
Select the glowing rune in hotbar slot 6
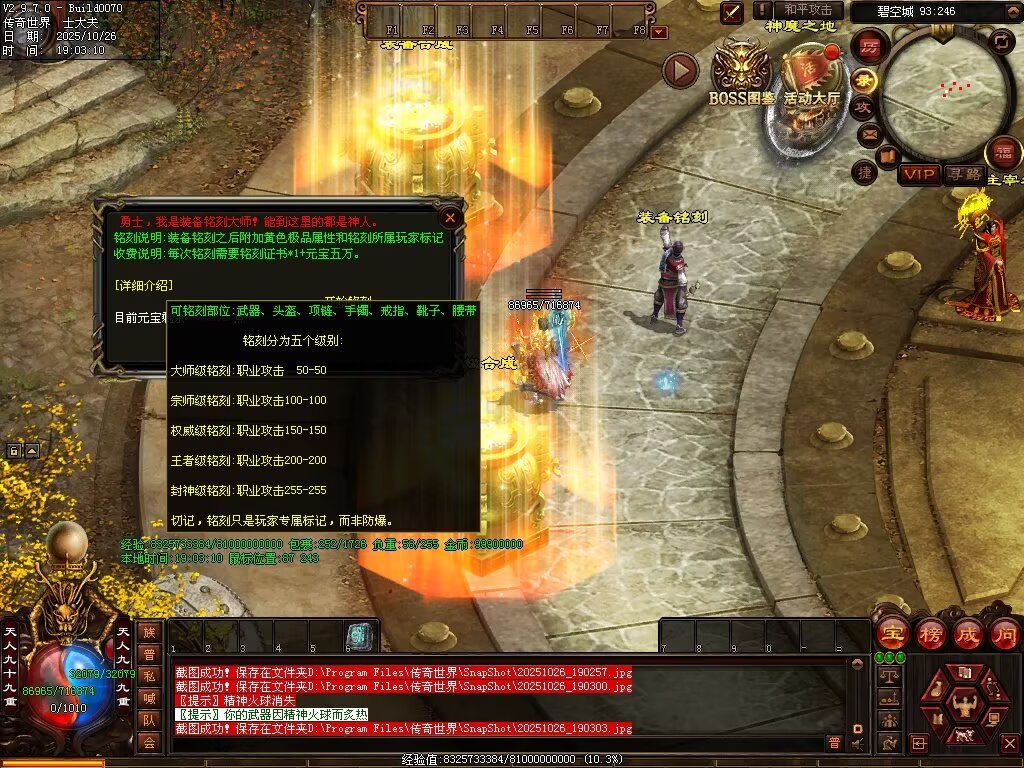pyautogui.click(x=357, y=636)
